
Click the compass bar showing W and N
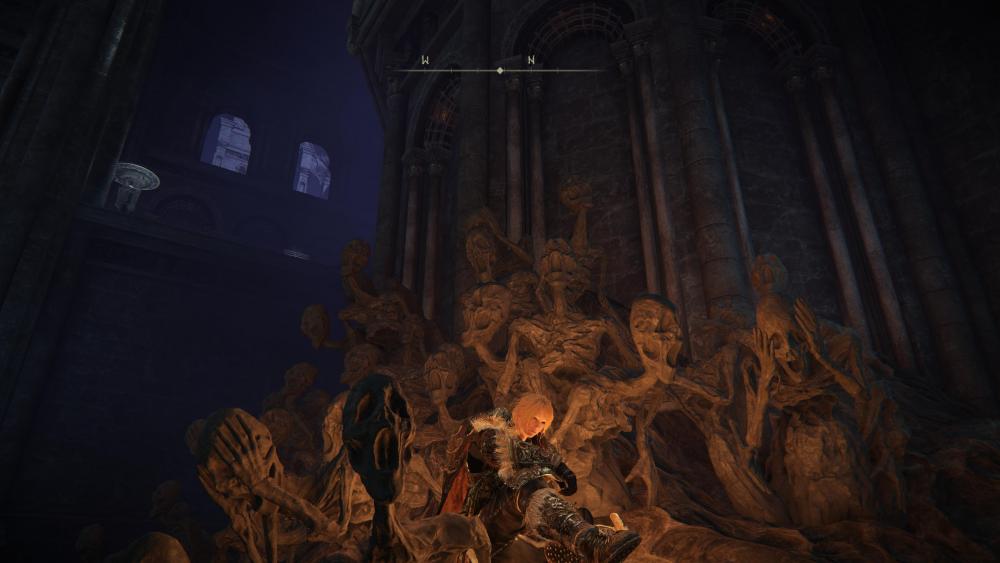pyautogui.click(x=500, y=69)
